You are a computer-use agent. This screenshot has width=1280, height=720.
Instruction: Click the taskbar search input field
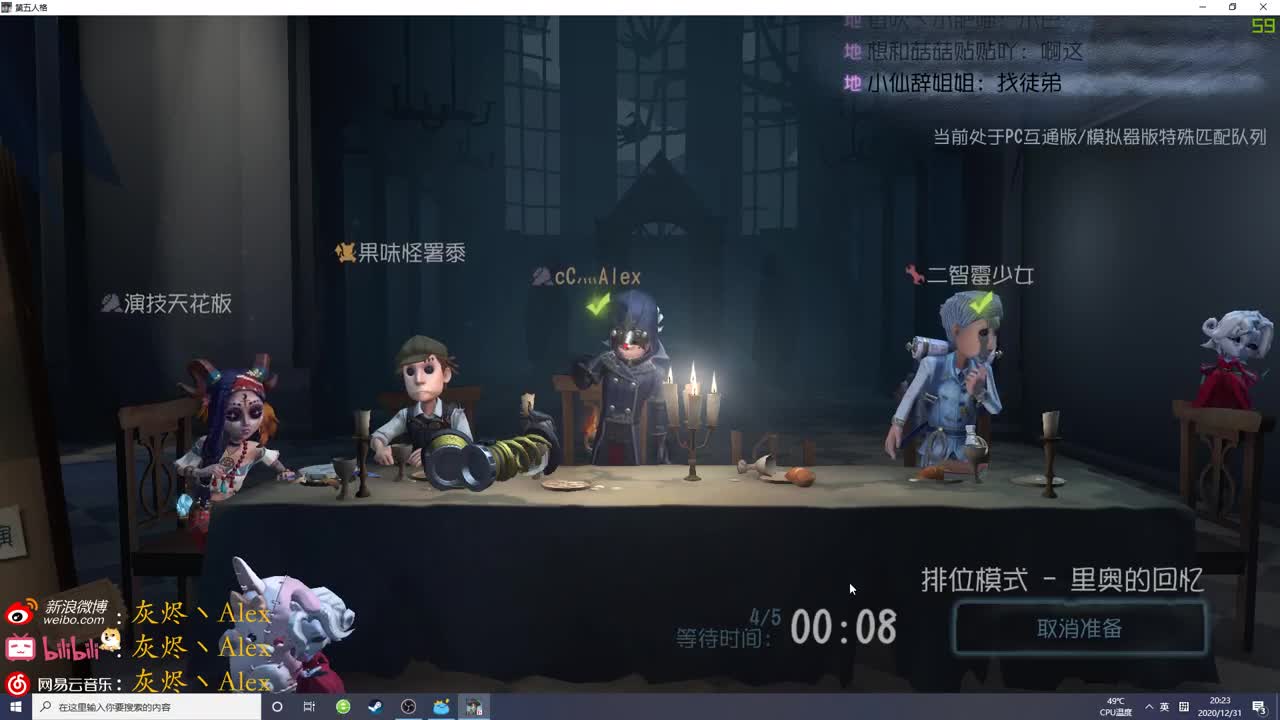click(x=130, y=706)
